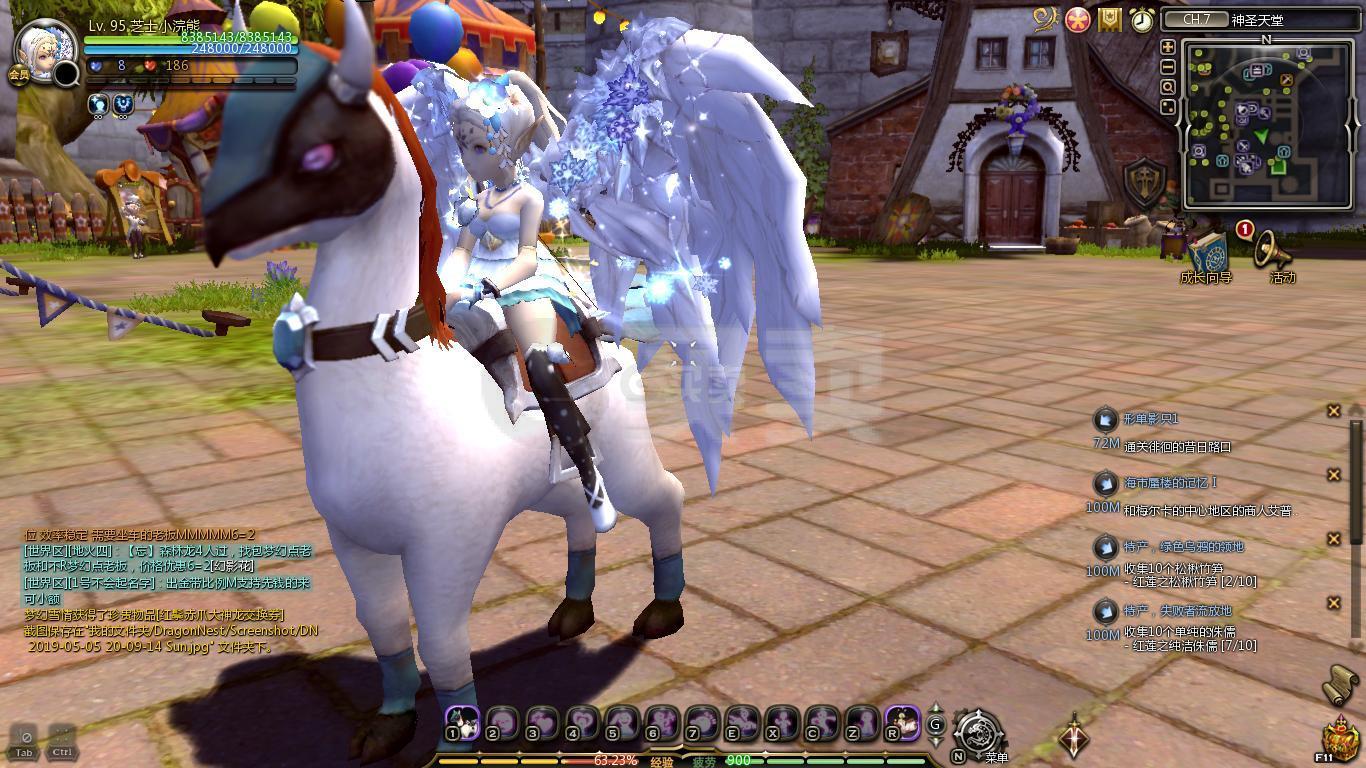This screenshot has width=1366, height=768.
Task: Select the CH.7 channel button
Action: click(x=1197, y=20)
